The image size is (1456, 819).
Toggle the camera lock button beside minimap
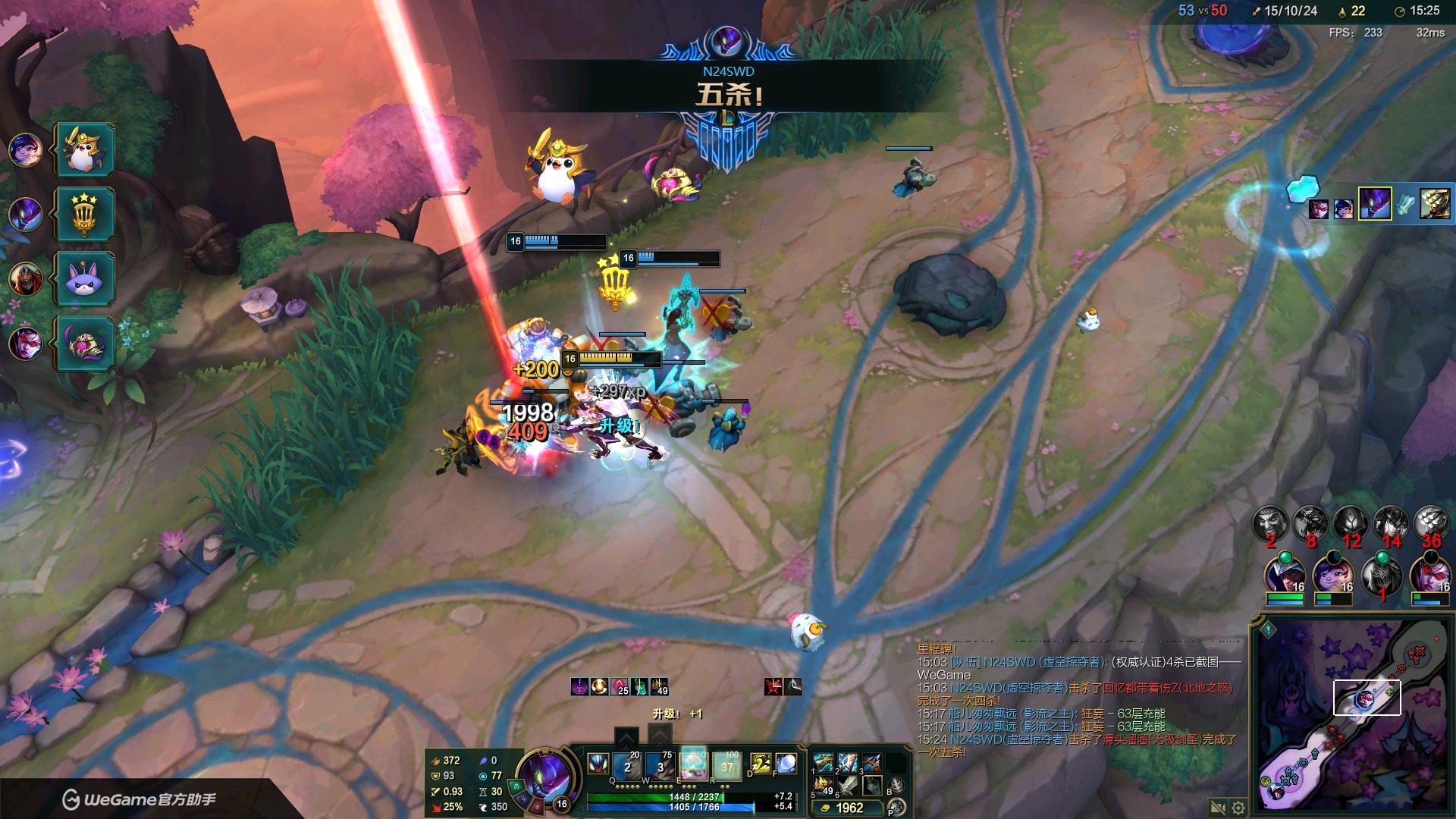1218,808
